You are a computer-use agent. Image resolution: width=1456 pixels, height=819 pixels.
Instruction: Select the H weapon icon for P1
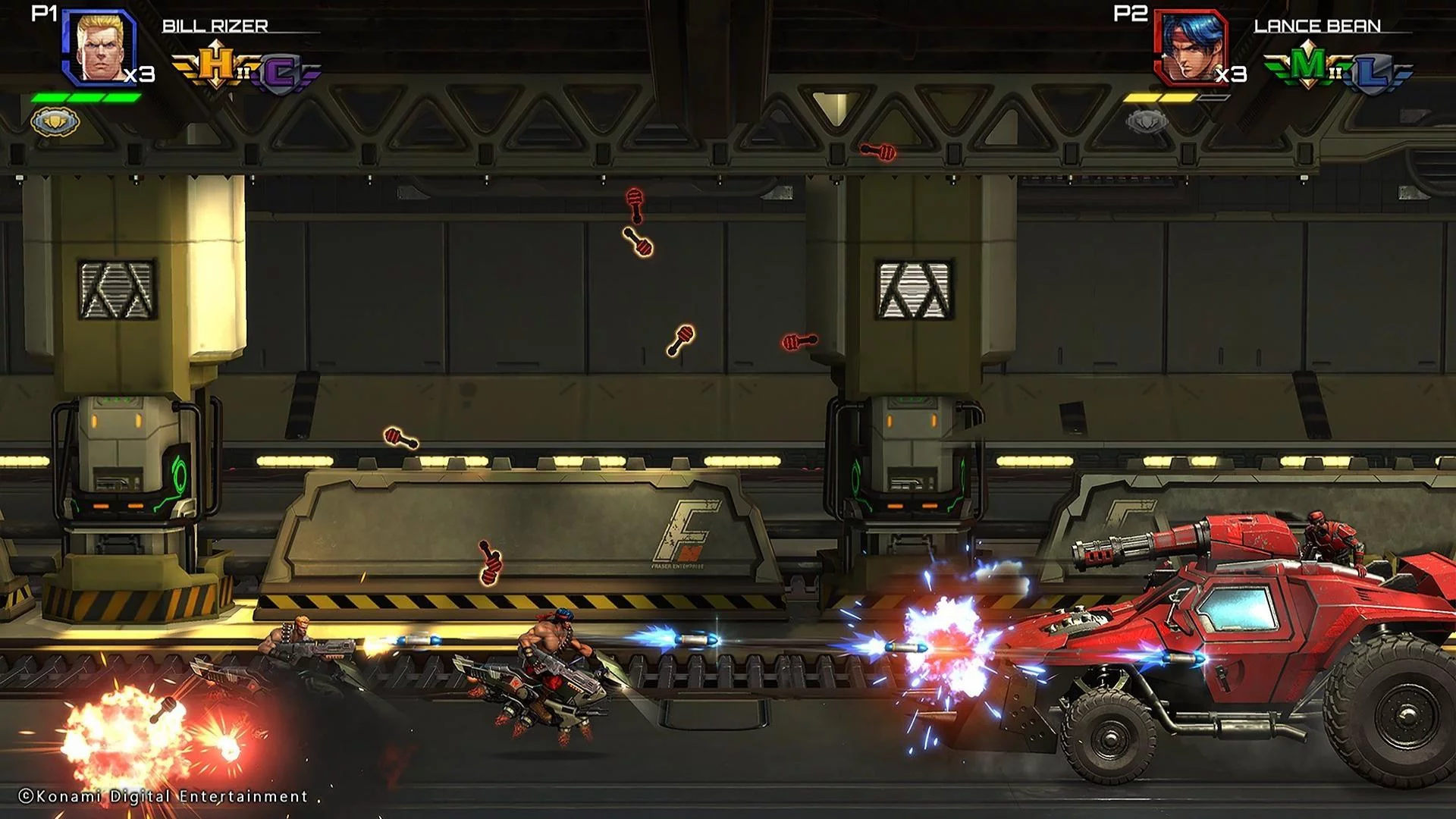(x=218, y=67)
